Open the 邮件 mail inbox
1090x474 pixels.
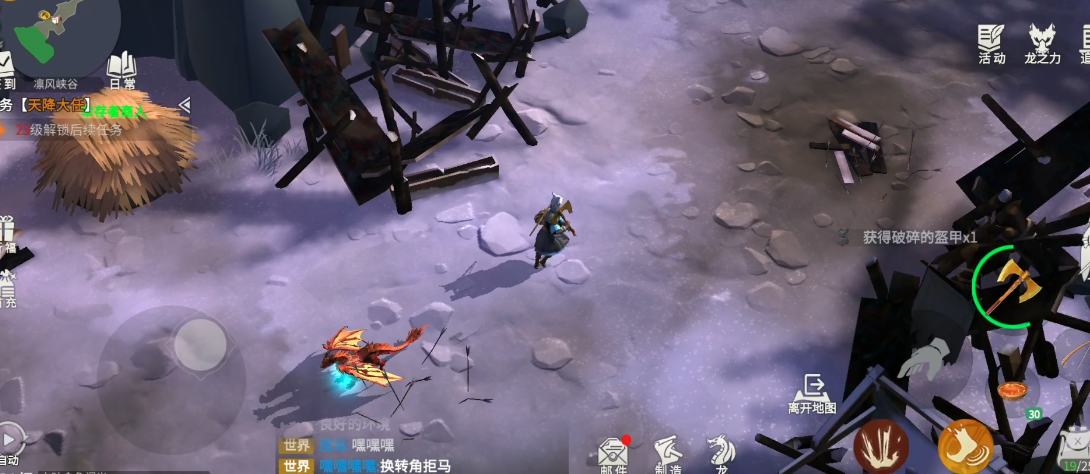[x=613, y=454]
